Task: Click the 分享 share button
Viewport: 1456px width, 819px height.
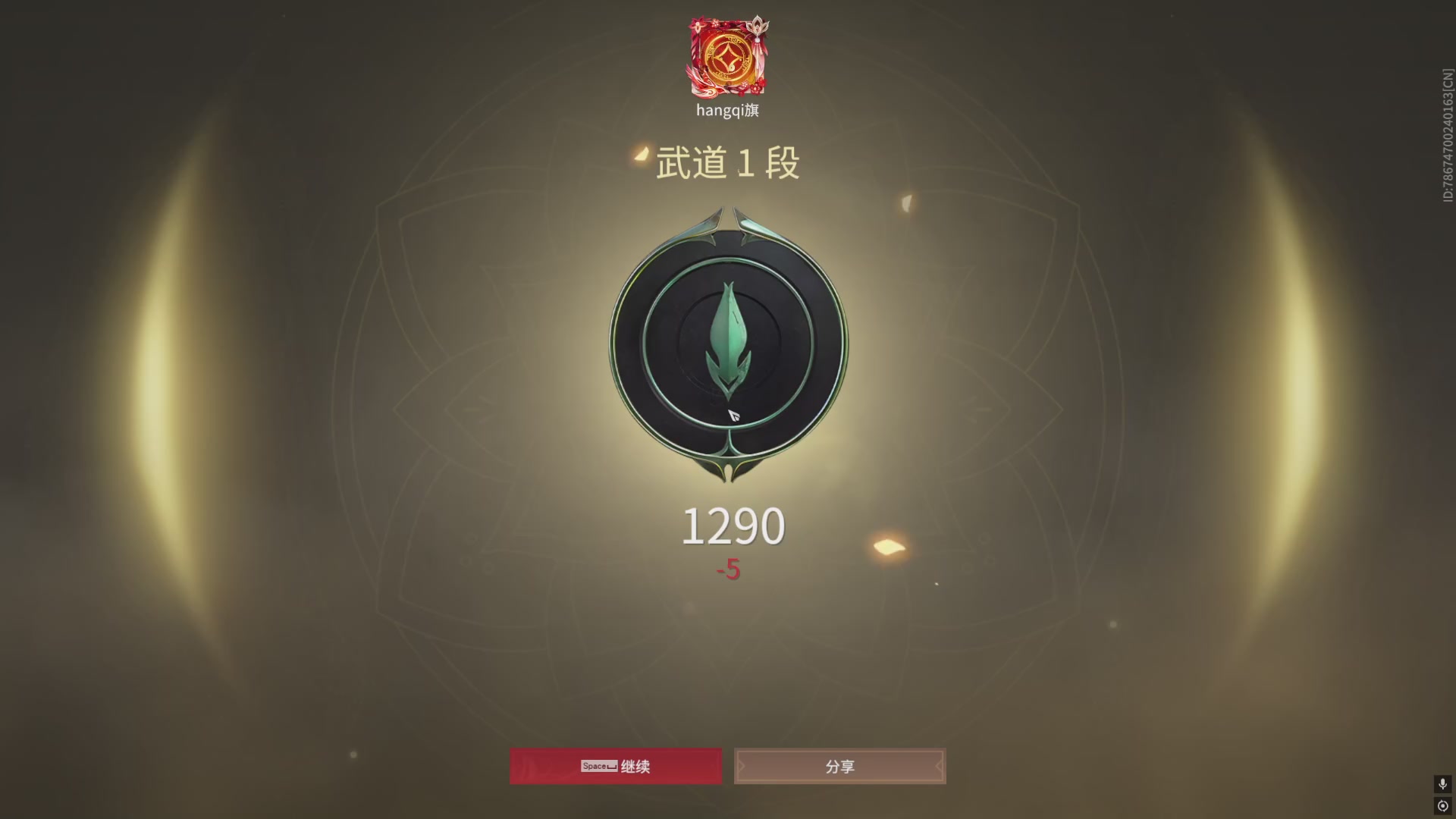Action: click(839, 767)
